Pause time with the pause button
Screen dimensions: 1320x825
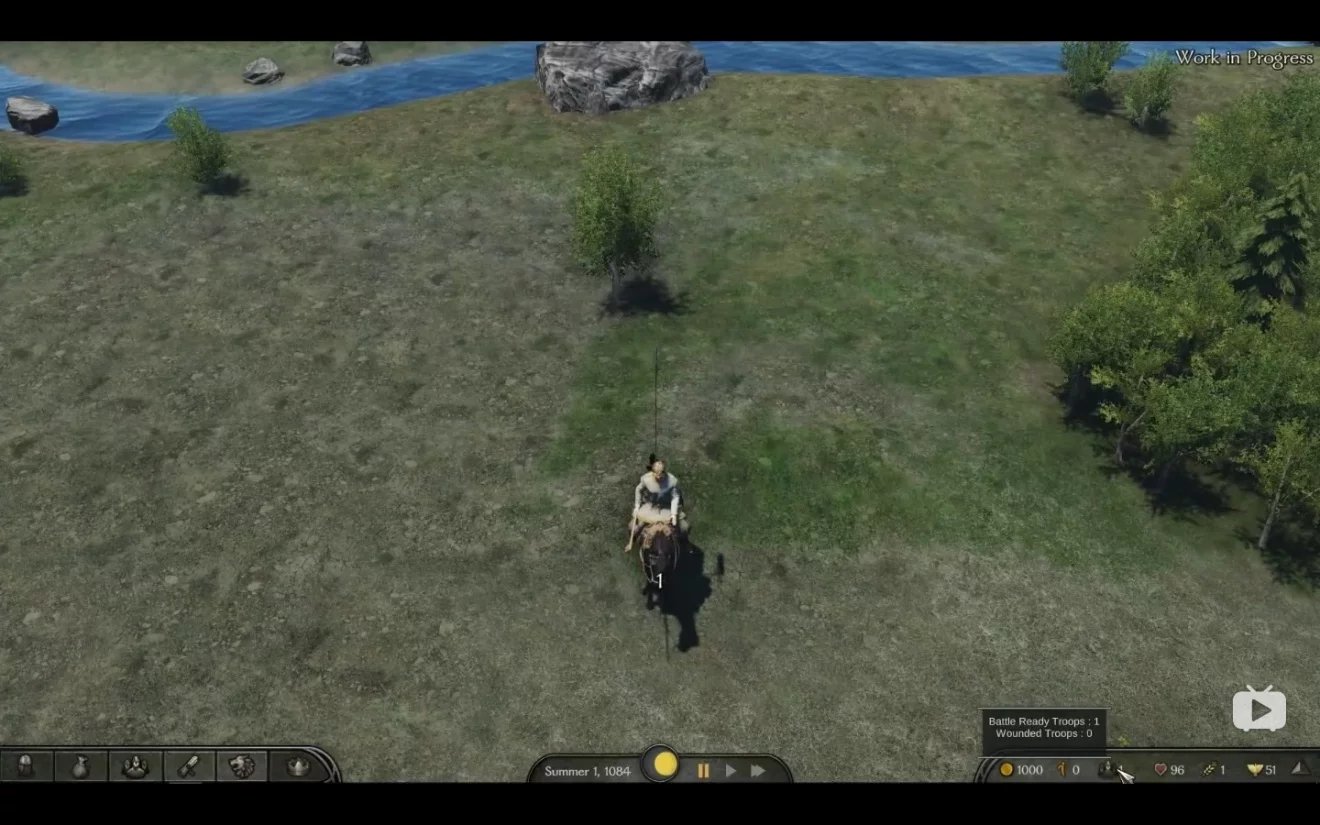click(x=703, y=770)
